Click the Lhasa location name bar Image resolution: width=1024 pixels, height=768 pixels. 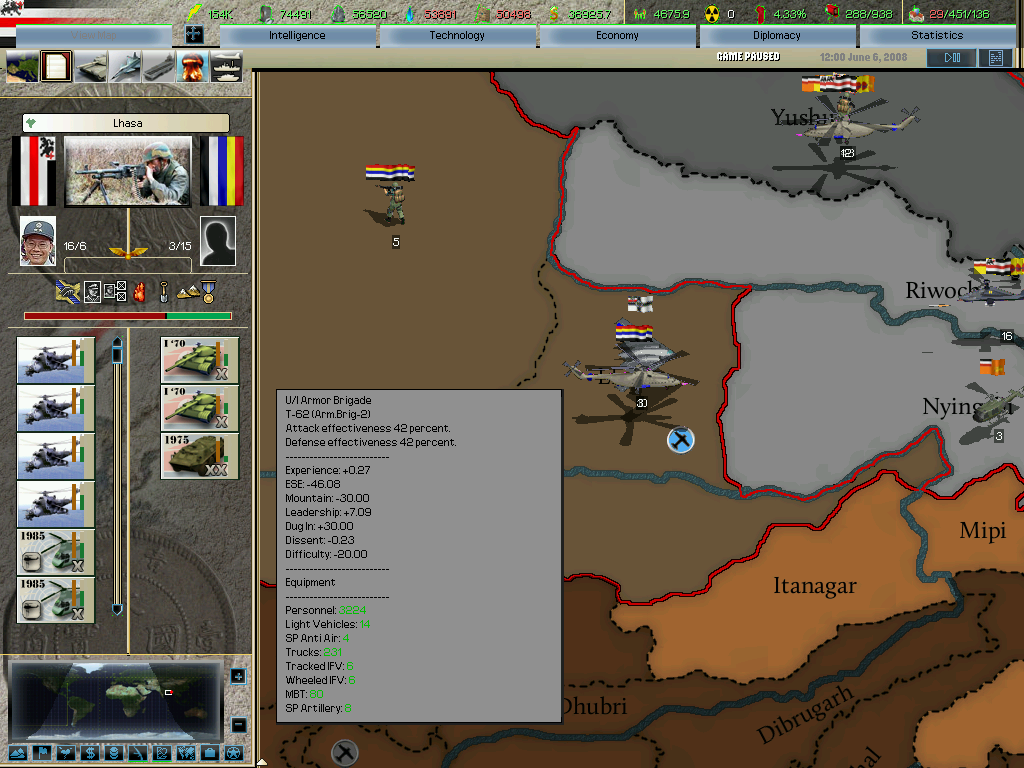pos(126,123)
